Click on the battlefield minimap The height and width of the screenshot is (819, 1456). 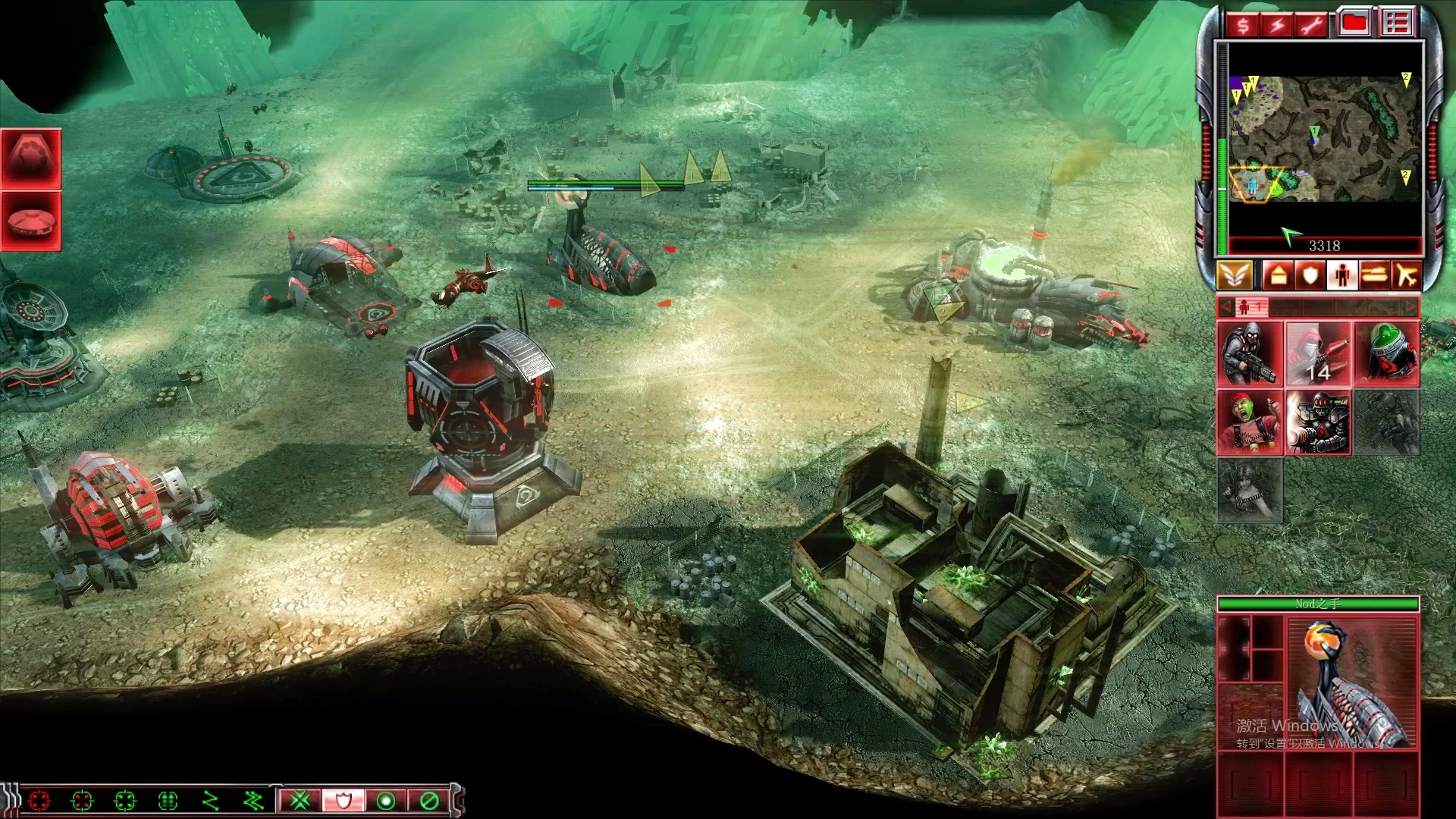tap(1324, 139)
